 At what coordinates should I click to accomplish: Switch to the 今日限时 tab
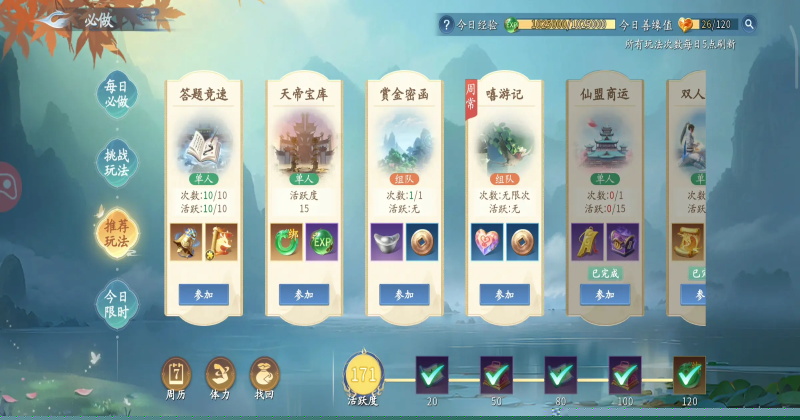point(117,304)
